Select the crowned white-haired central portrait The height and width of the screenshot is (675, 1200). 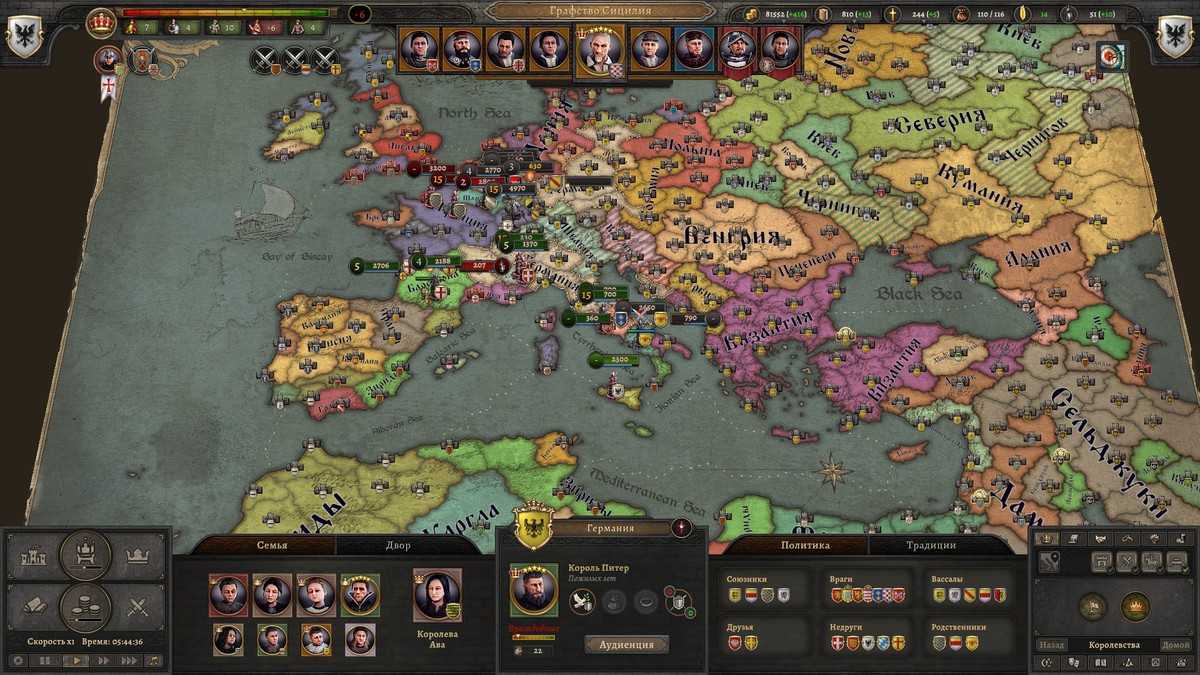(600, 48)
